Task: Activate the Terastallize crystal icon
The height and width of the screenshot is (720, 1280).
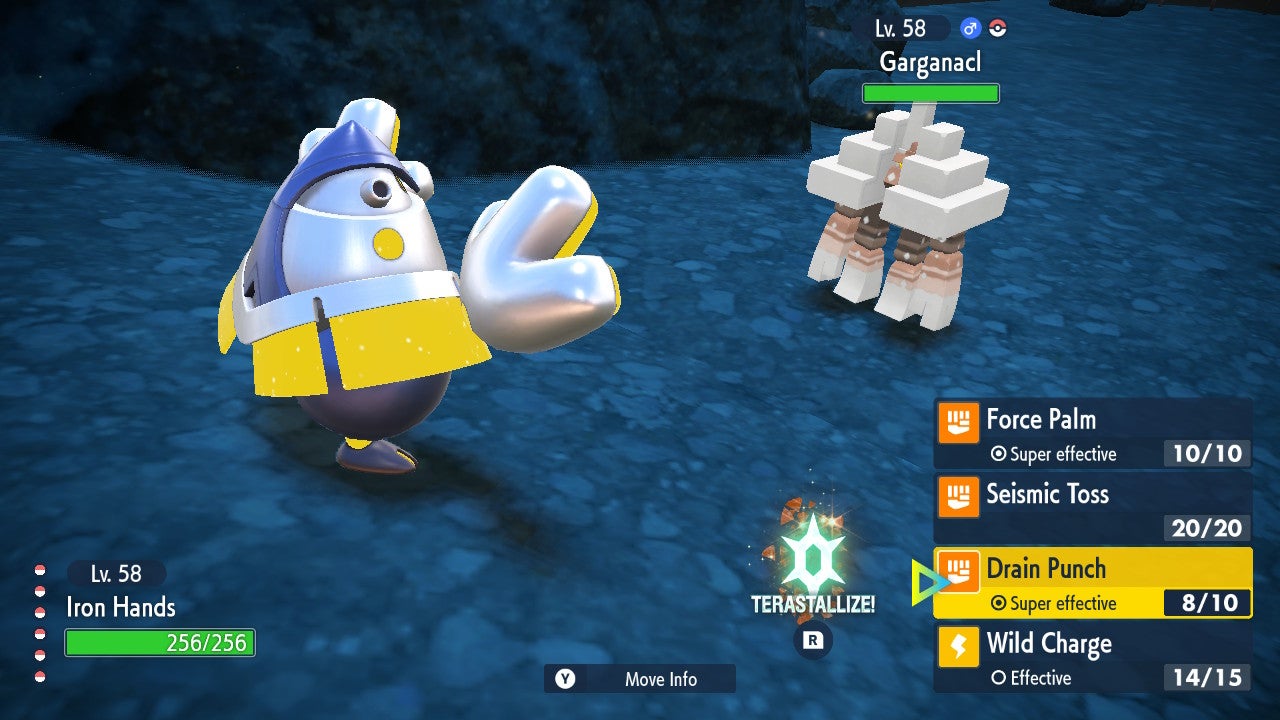Action: point(812,553)
